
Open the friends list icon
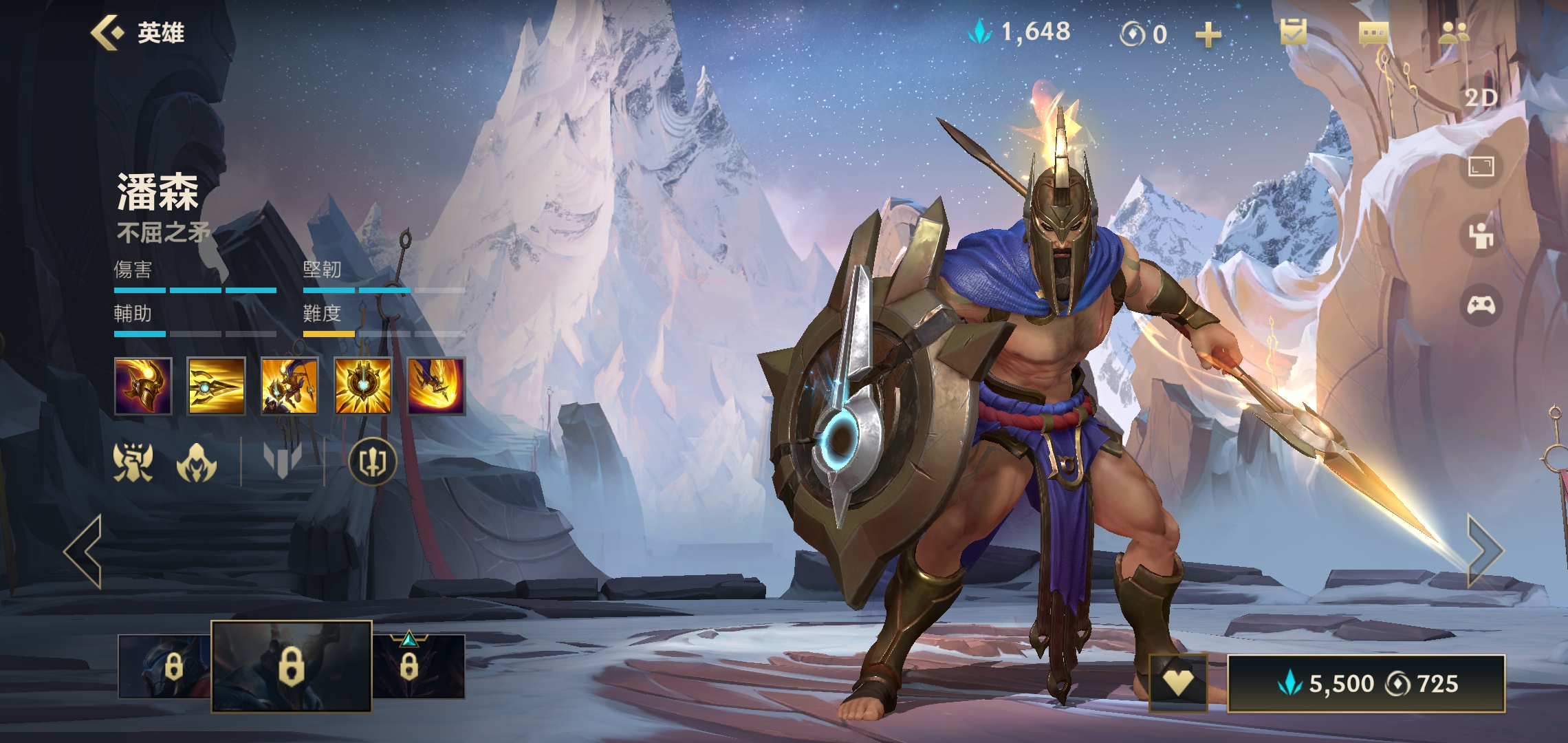pos(1453,32)
